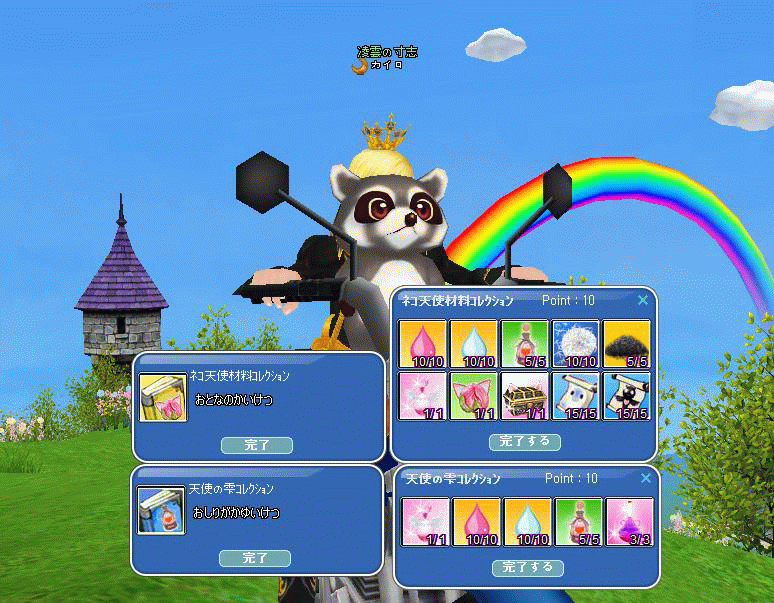774x603 pixels.
Task: Choose green potion bottle in ネコ天使材料コレクション window
Action: point(525,344)
